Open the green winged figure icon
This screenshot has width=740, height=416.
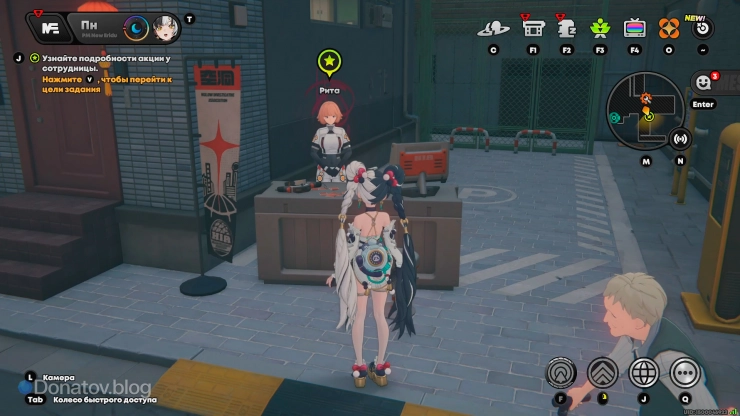coord(600,28)
